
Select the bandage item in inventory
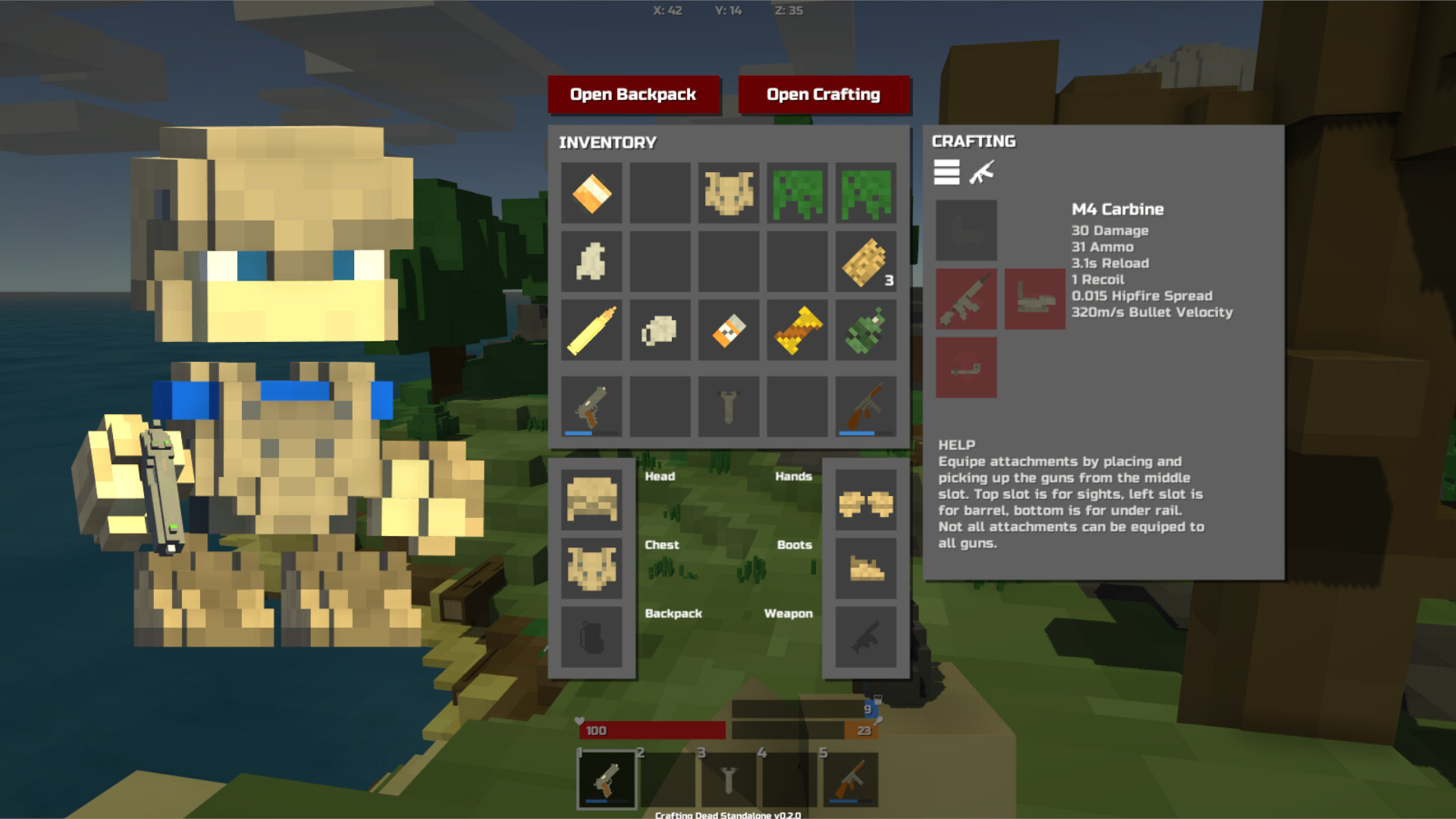pos(591,193)
